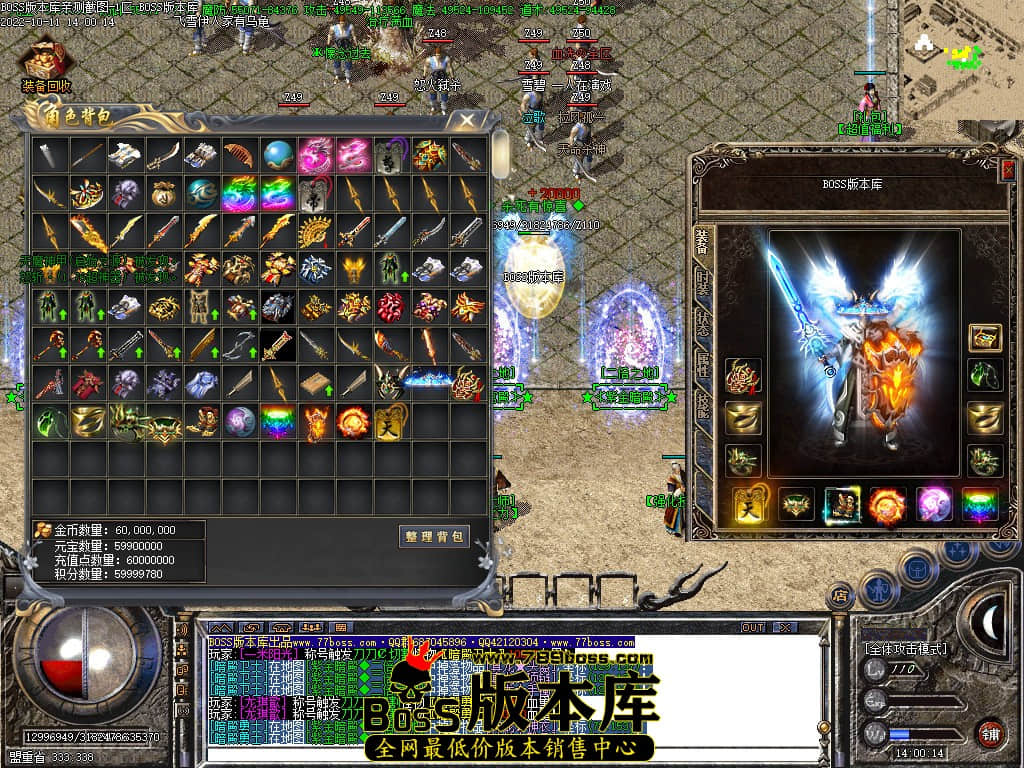
Task: Close the character backpack window
Action: point(467,121)
